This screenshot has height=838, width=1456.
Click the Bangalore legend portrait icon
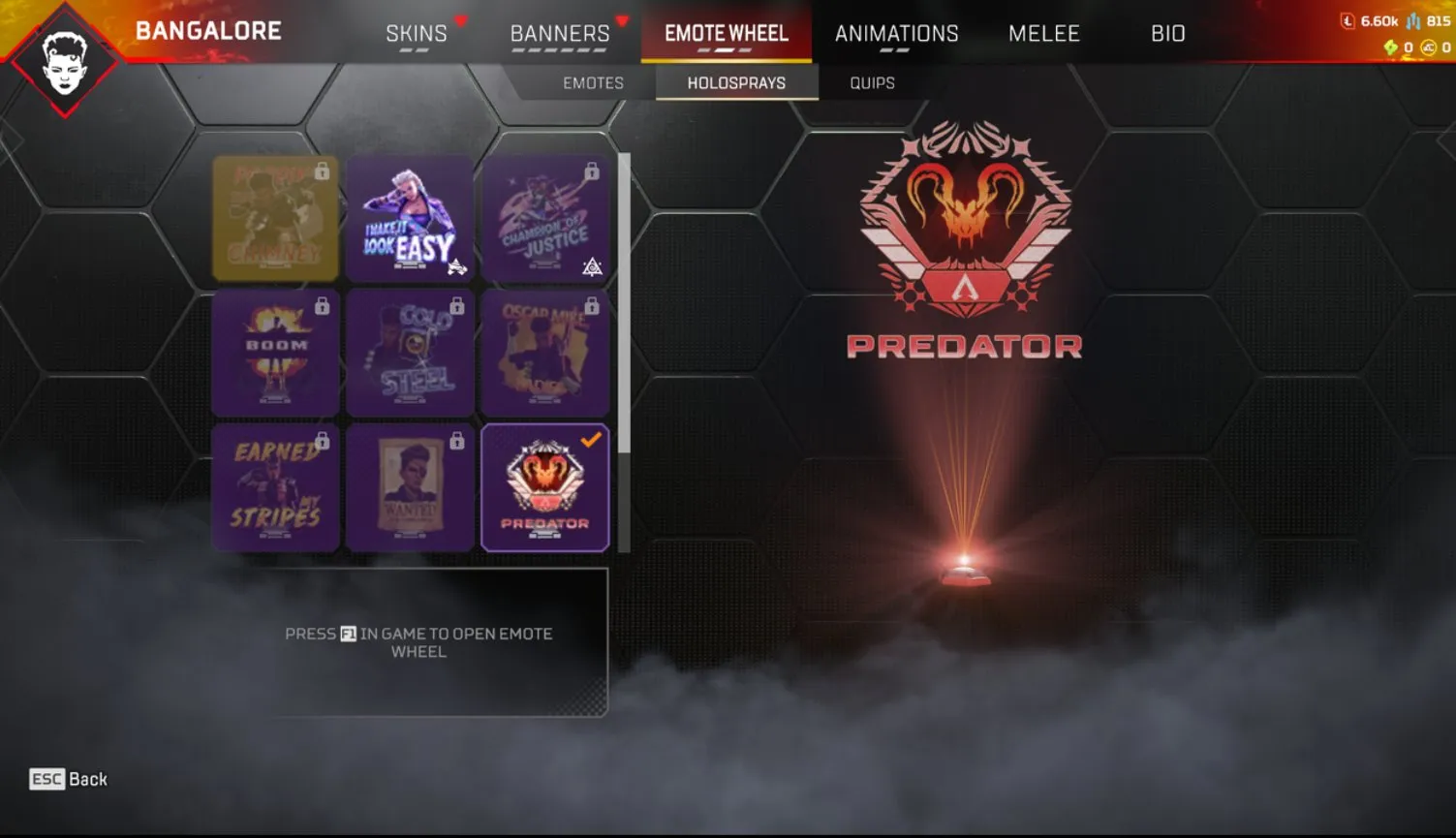pyautogui.click(x=66, y=60)
